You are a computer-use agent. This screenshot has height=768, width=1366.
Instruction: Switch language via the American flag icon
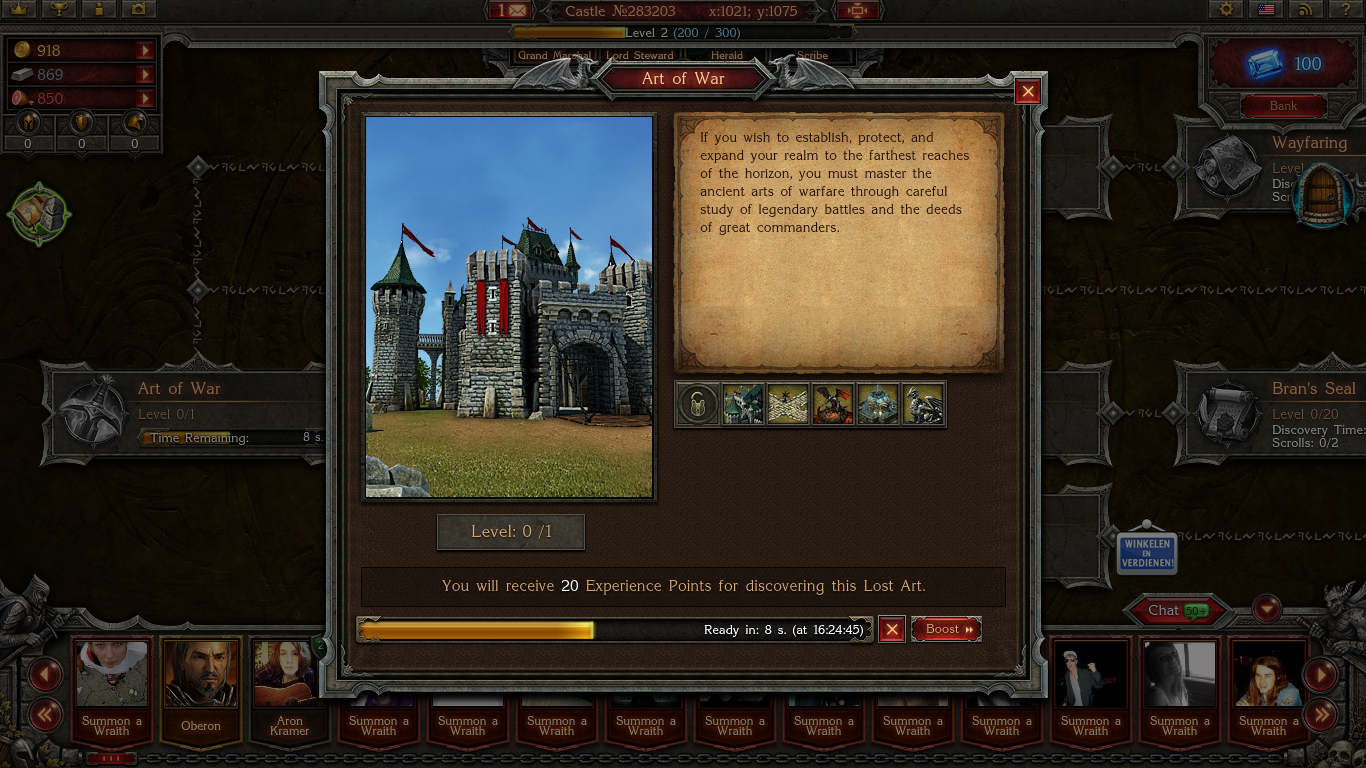click(x=1266, y=9)
